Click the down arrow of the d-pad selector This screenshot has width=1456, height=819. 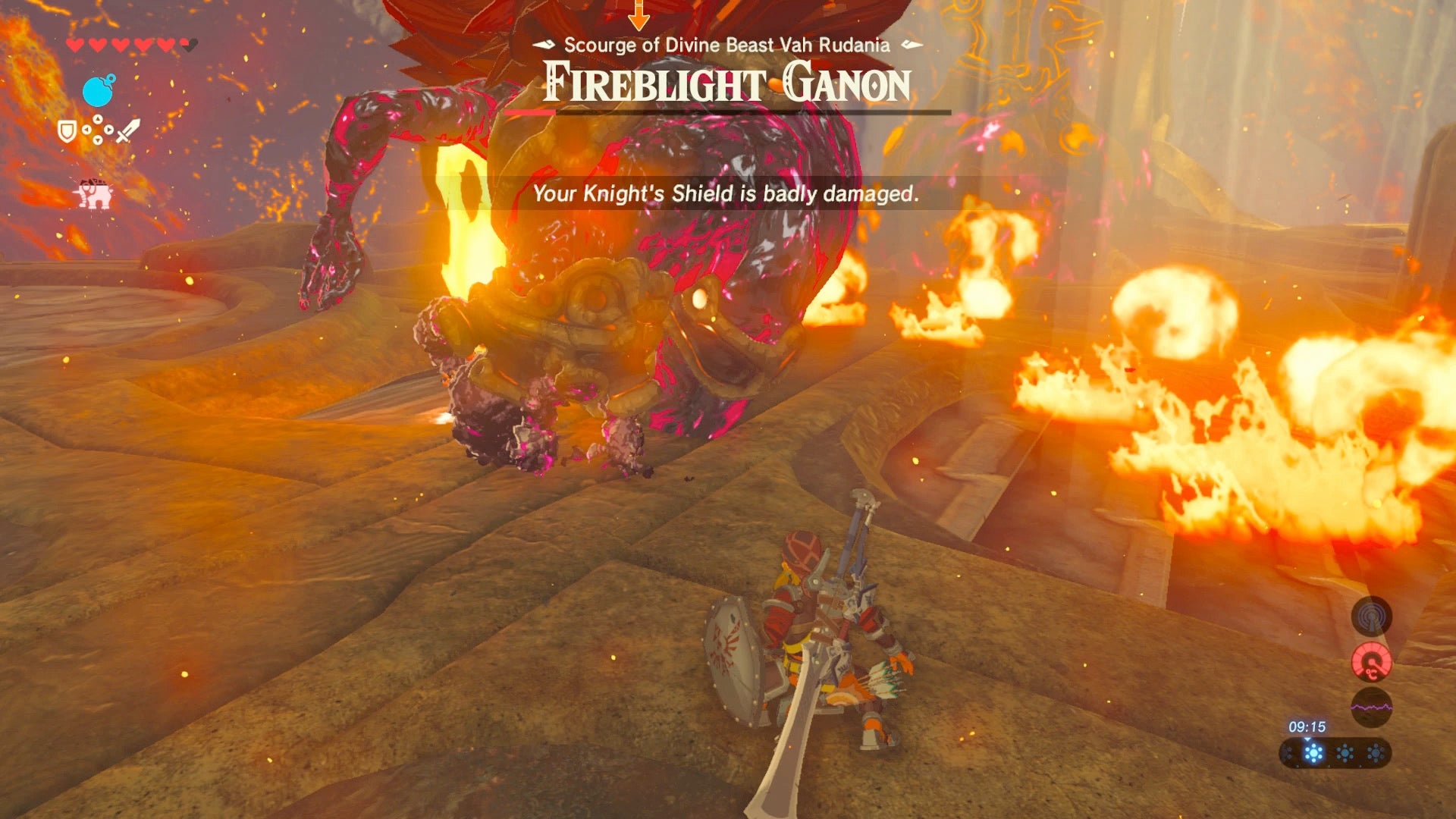pyautogui.click(x=98, y=140)
